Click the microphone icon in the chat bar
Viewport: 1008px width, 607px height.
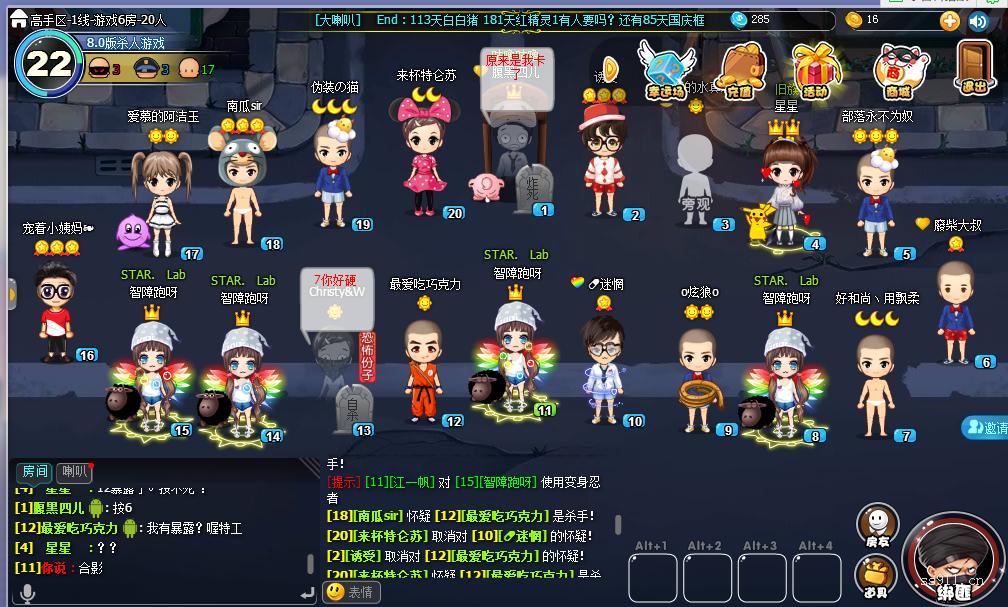tap(27, 593)
